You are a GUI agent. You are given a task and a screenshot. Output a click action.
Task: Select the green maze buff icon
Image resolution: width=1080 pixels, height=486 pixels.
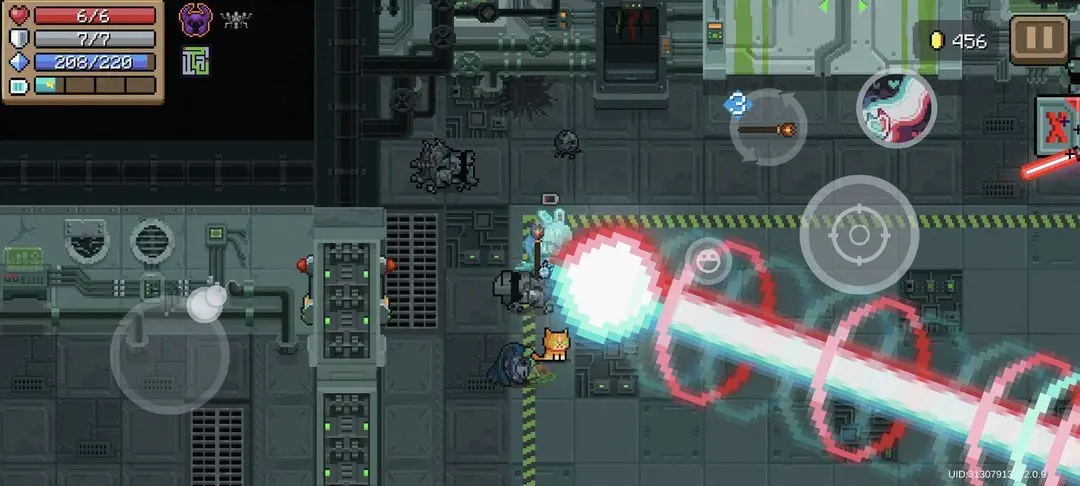pyautogui.click(x=195, y=63)
